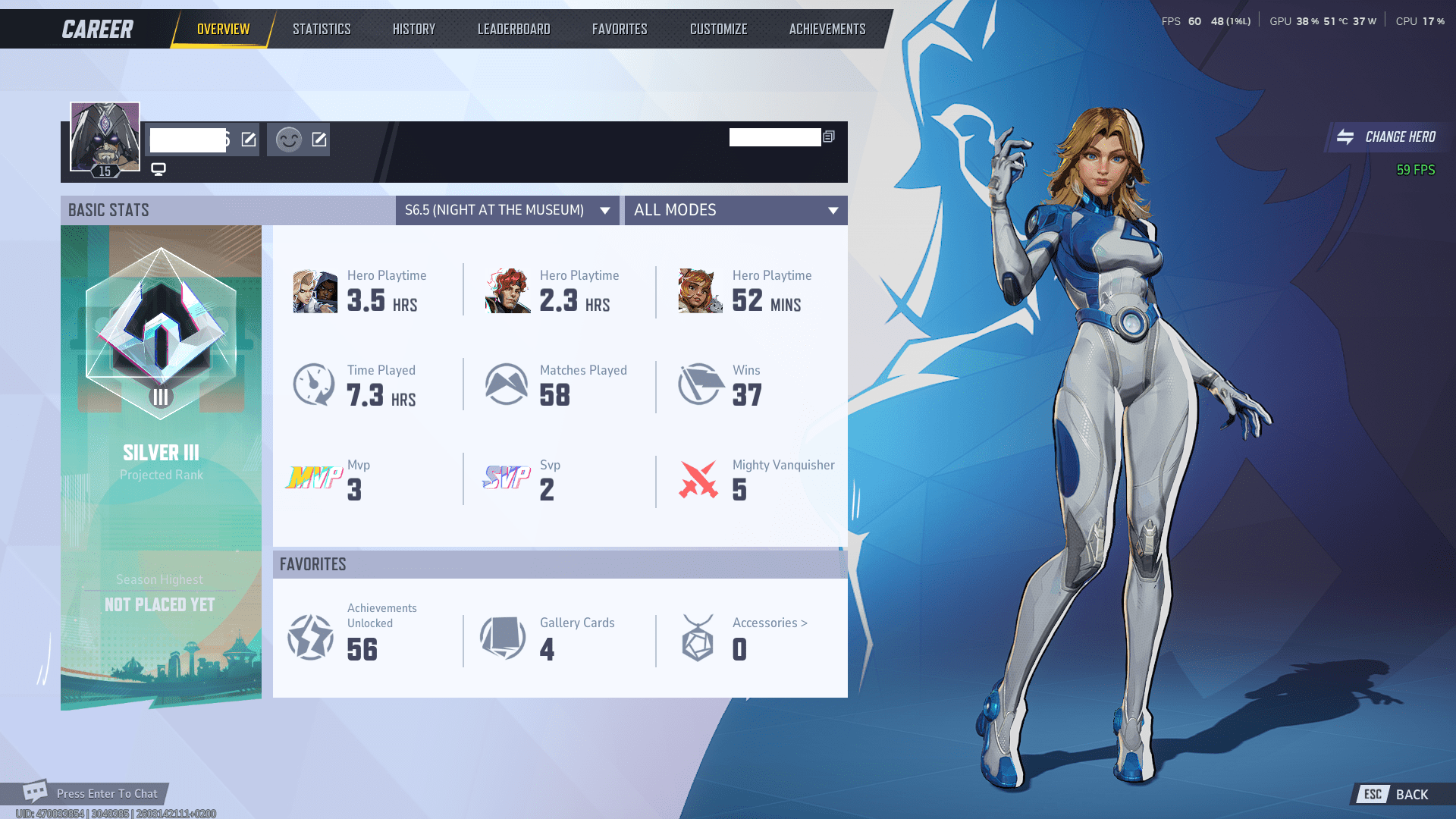
Task: Click the Gallery Cards icon
Action: [502, 637]
